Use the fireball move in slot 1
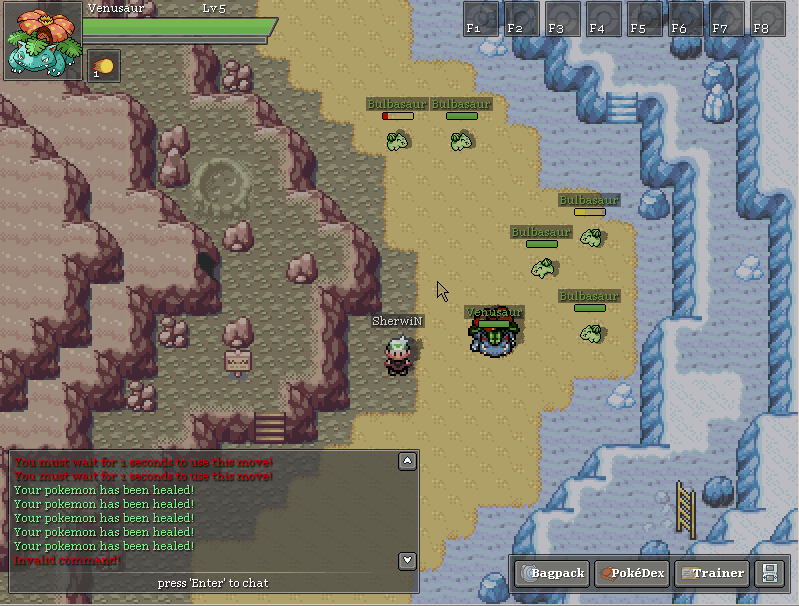This screenshot has height=606, width=799. (103, 66)
